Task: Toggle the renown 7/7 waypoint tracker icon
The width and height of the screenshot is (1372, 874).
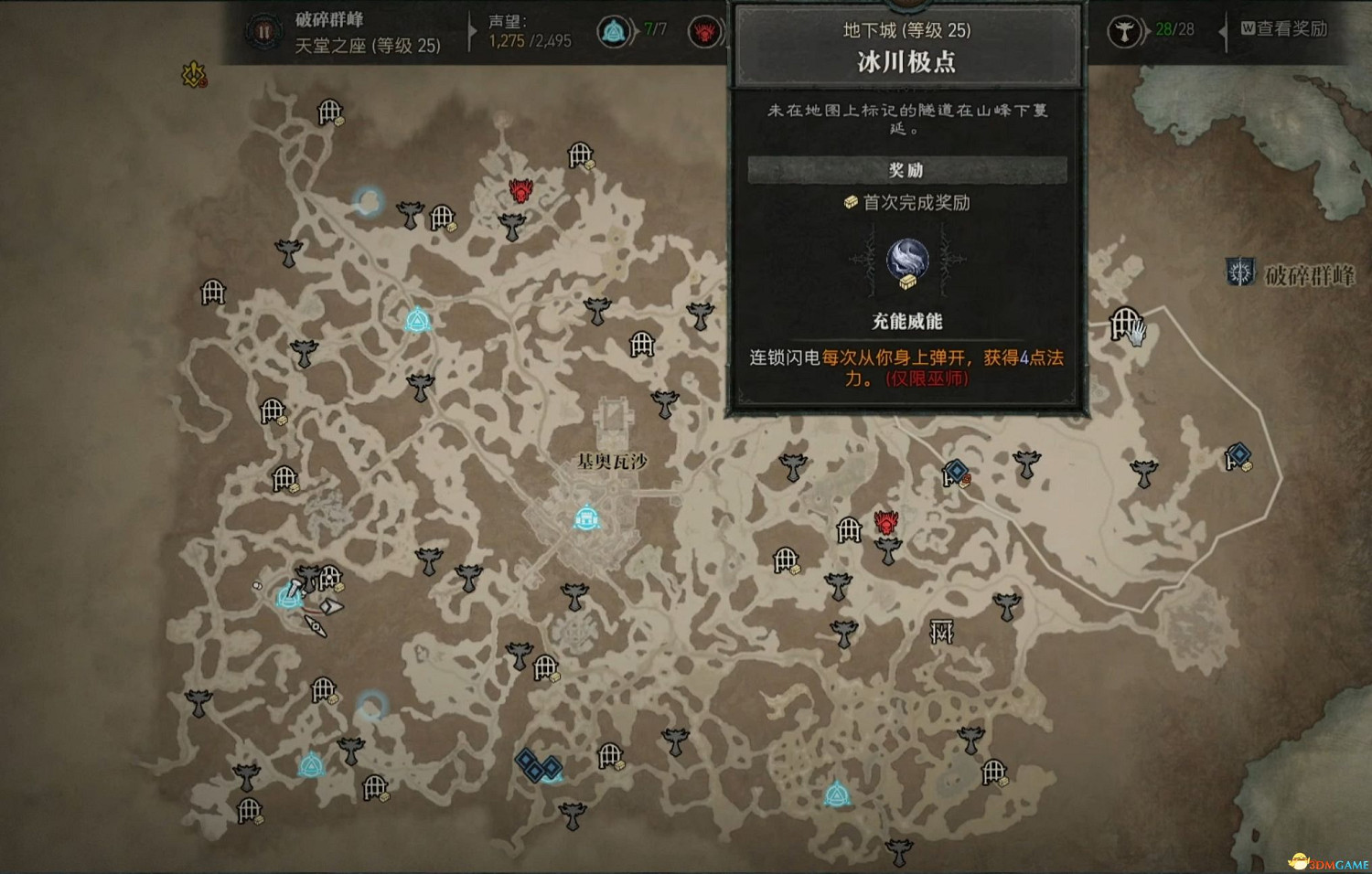Action: coord(615,30)
